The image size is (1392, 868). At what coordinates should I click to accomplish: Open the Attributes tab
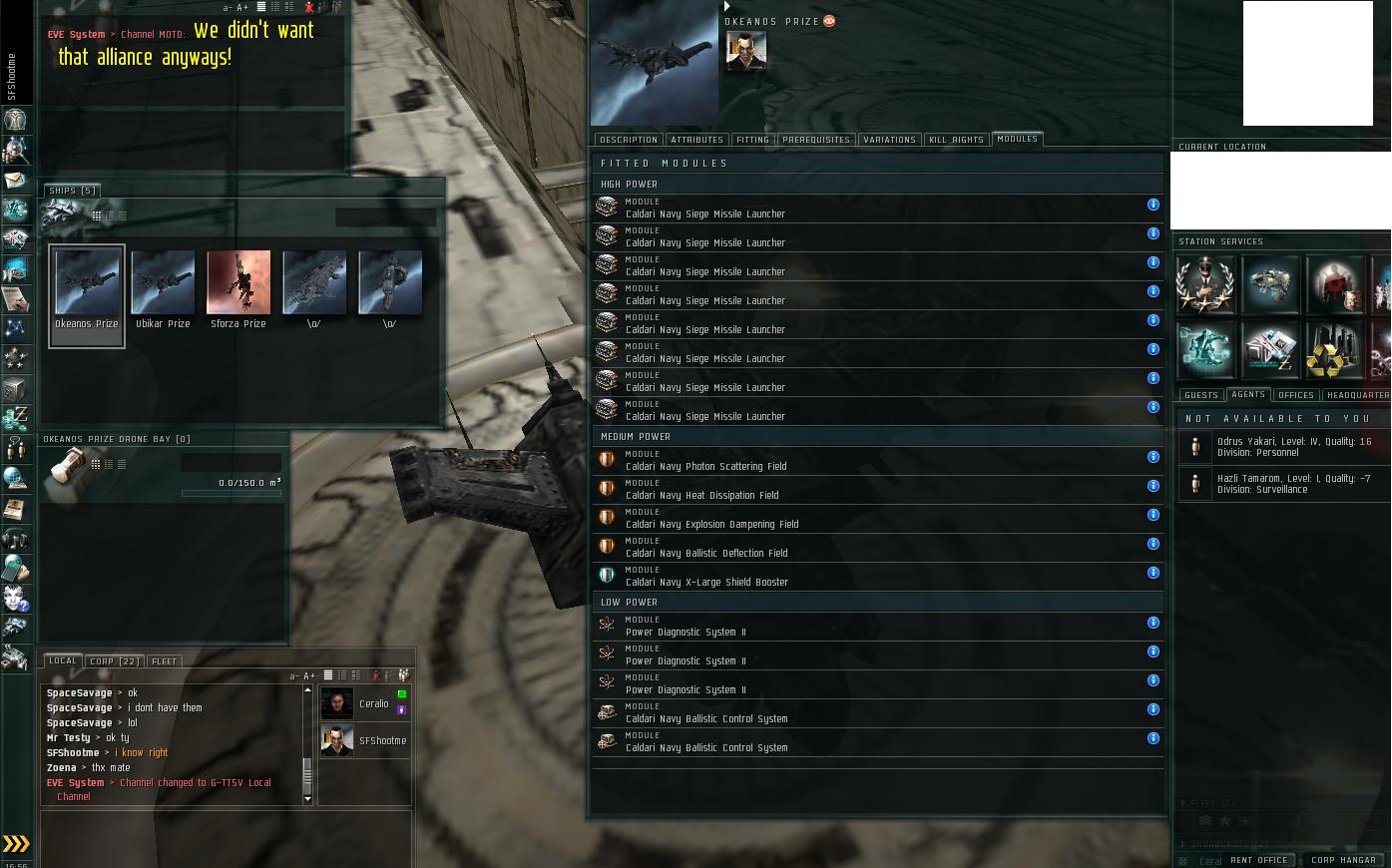click(696, 140)
